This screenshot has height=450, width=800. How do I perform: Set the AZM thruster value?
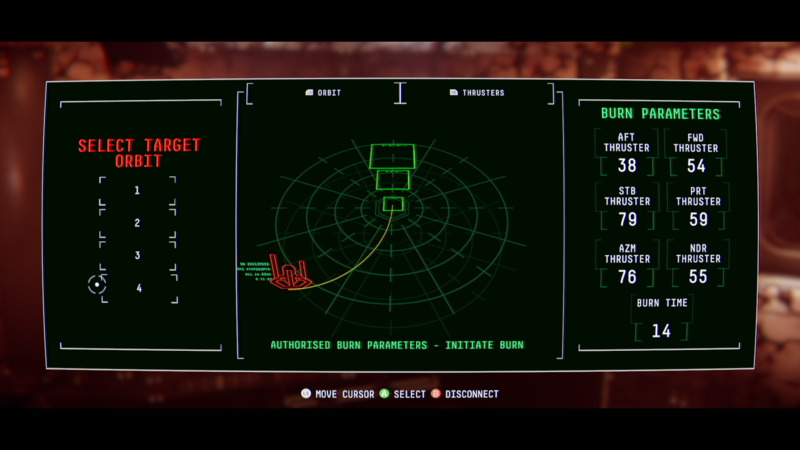[x=627, y=277]
